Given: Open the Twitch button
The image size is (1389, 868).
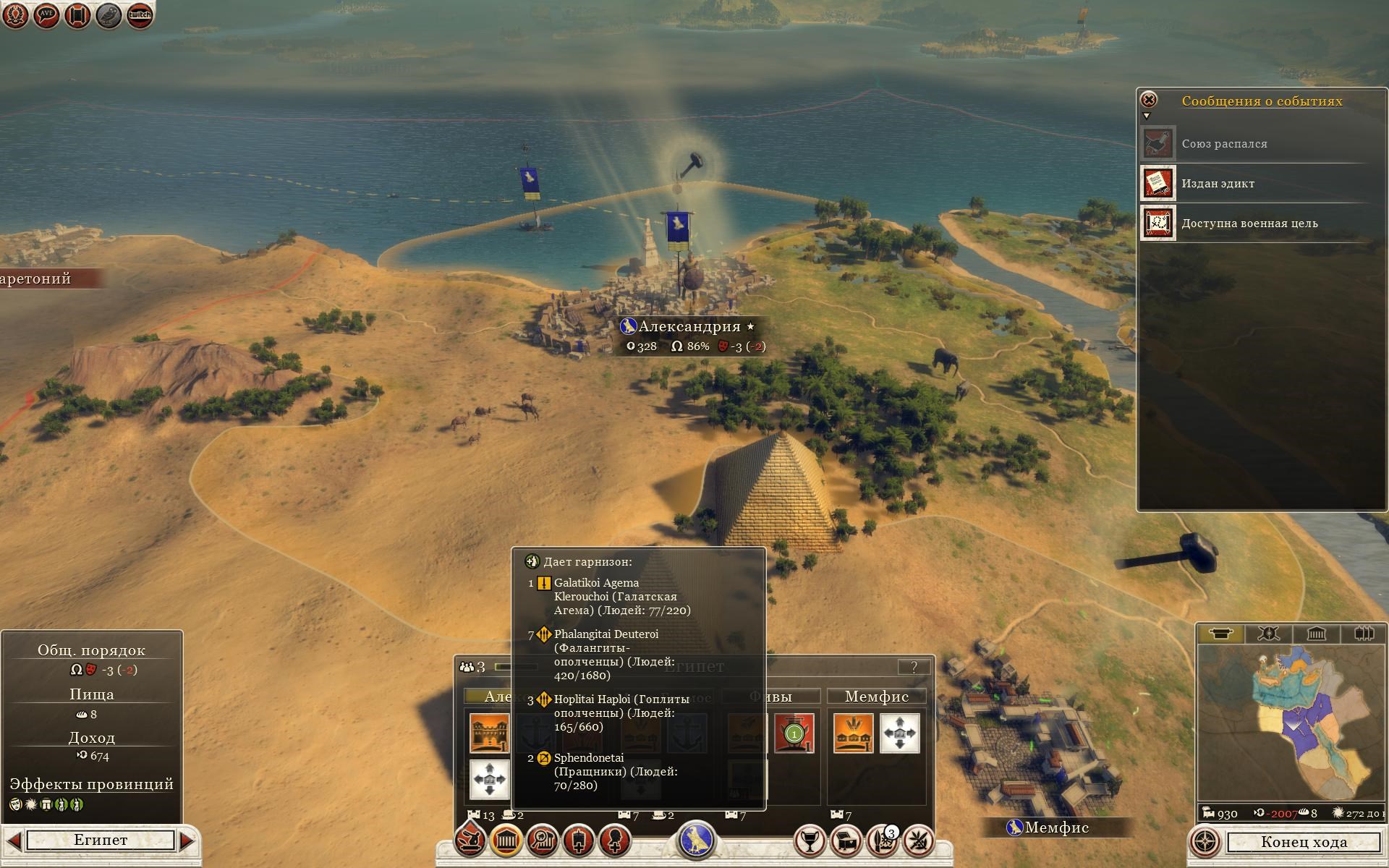Looking at the screenshot, I should coord(140,15).
